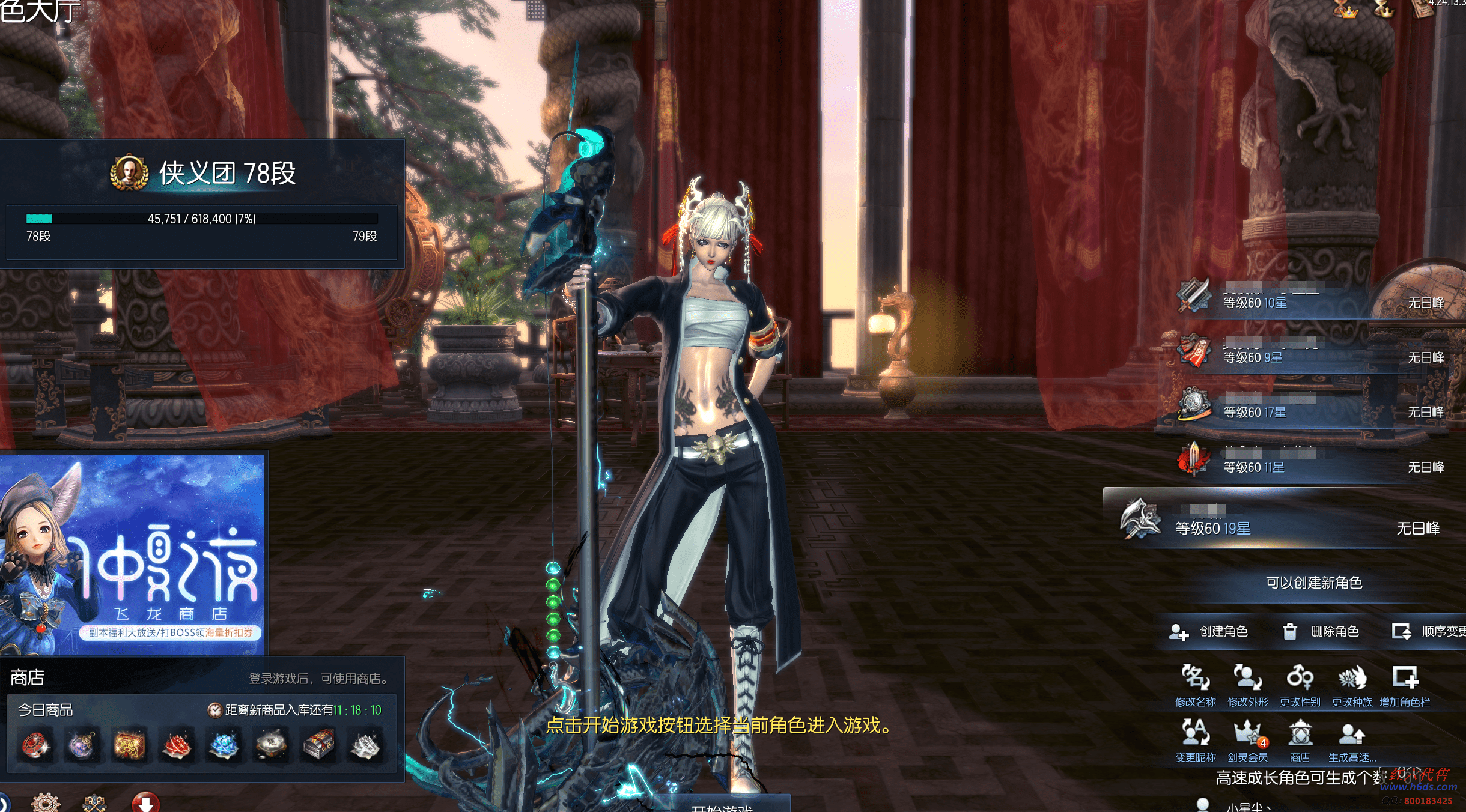This screenshot has width=1466, height=812.
Task: Click 删除角色 to delete character
Action: click(1321, 632)
